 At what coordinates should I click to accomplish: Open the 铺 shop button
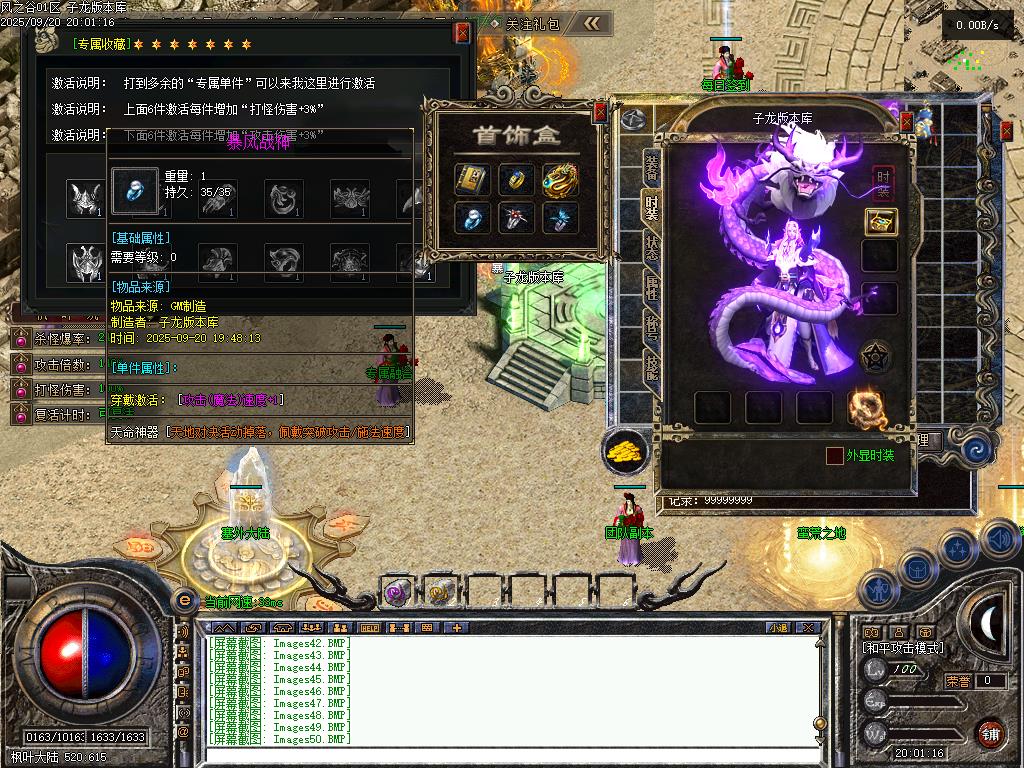click(990, 733)
